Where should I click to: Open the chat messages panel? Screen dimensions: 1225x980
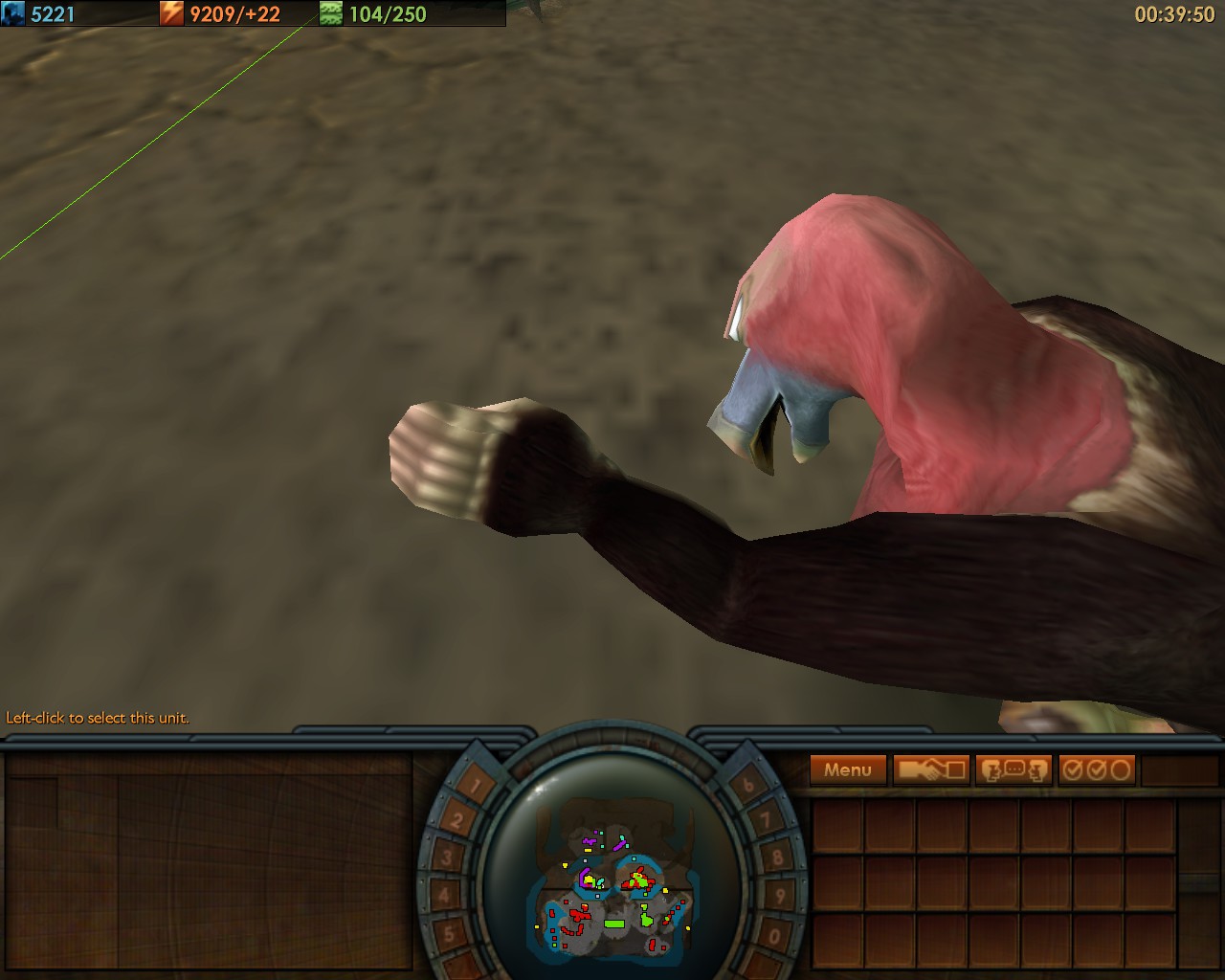click(x=1012, y=768)
